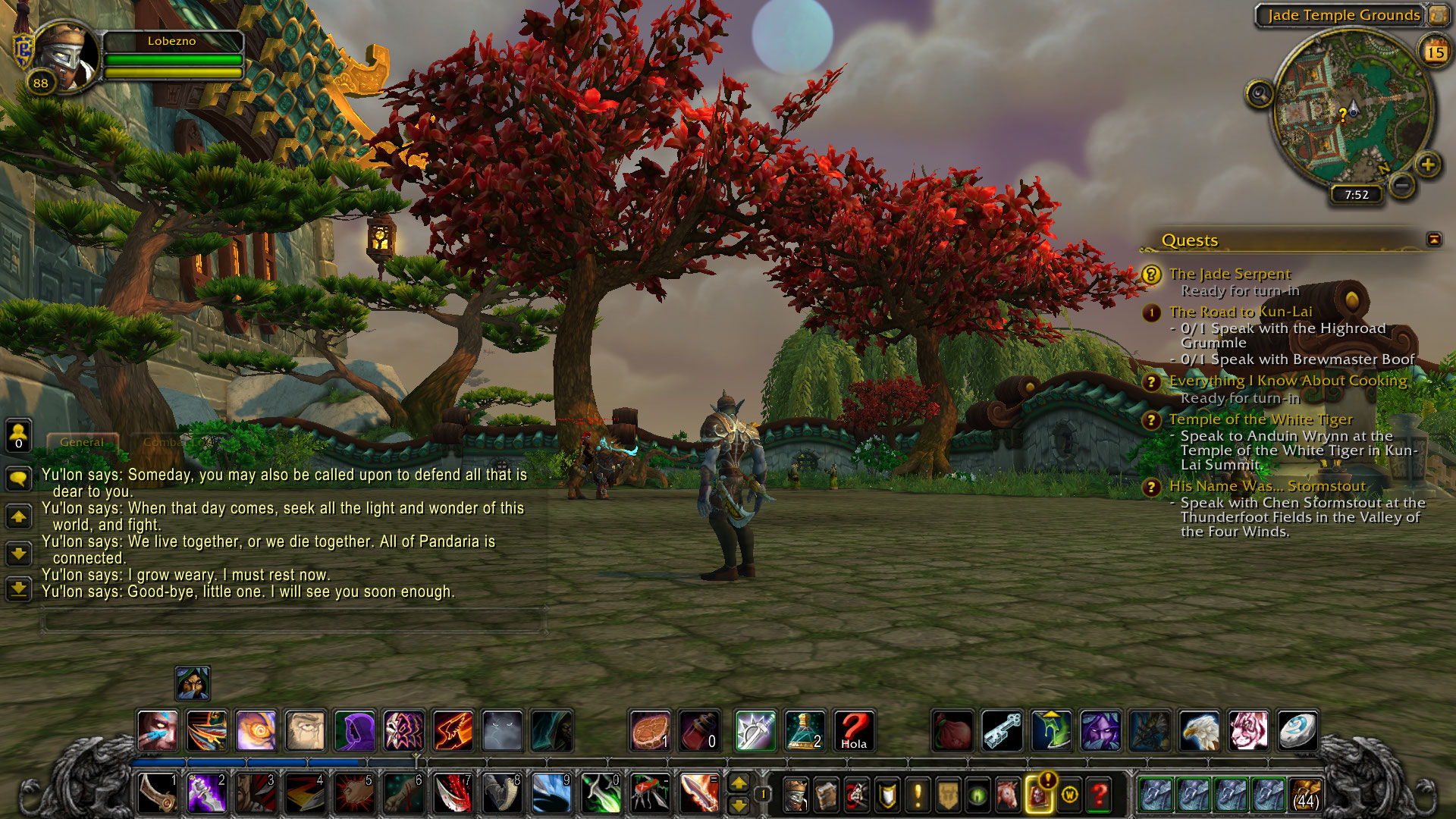
Task: Open the calendar showing day 15
Action: pyautogui.click(x=1434, y=52)
